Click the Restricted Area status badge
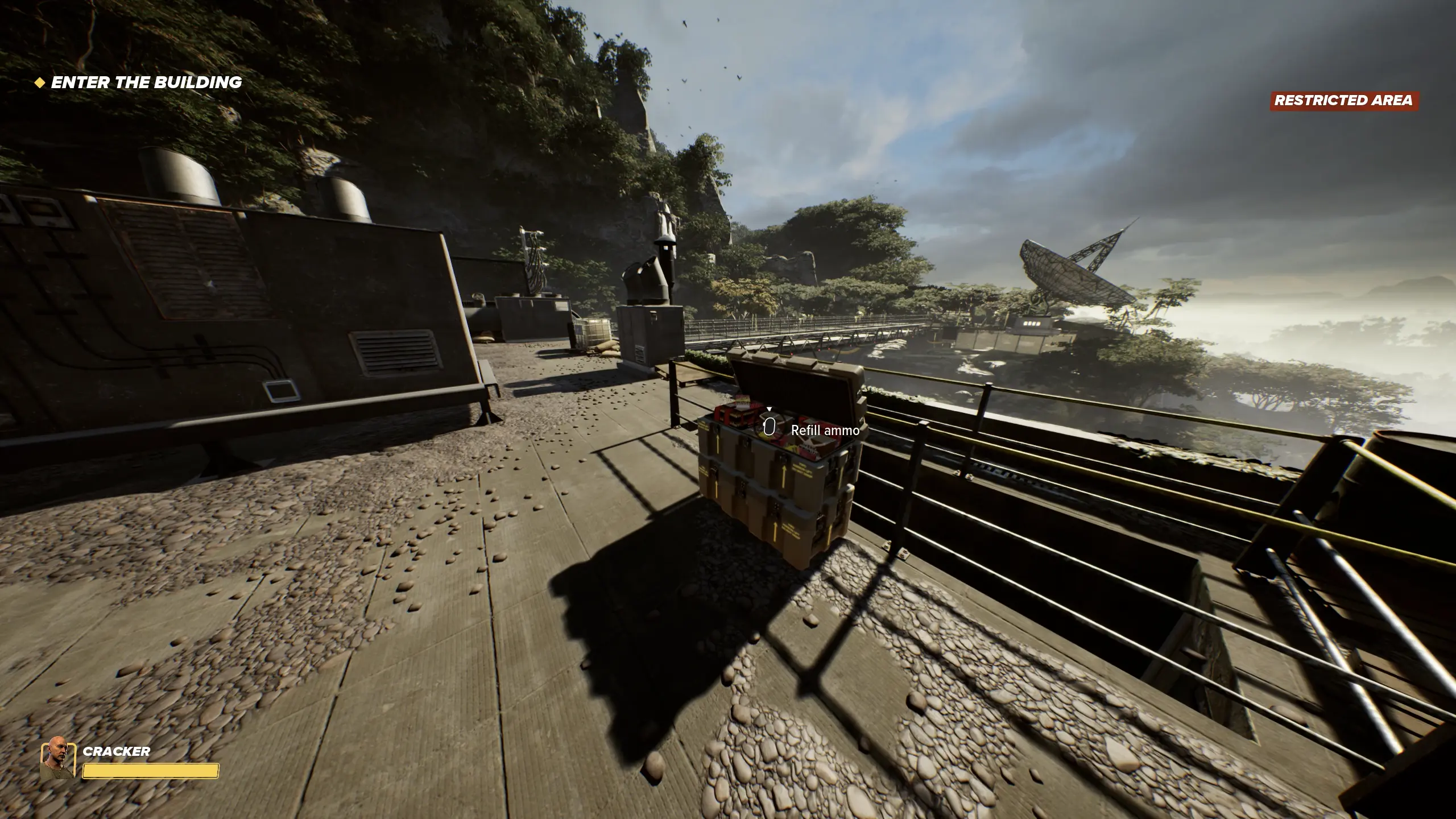 tap(1343, 101)
